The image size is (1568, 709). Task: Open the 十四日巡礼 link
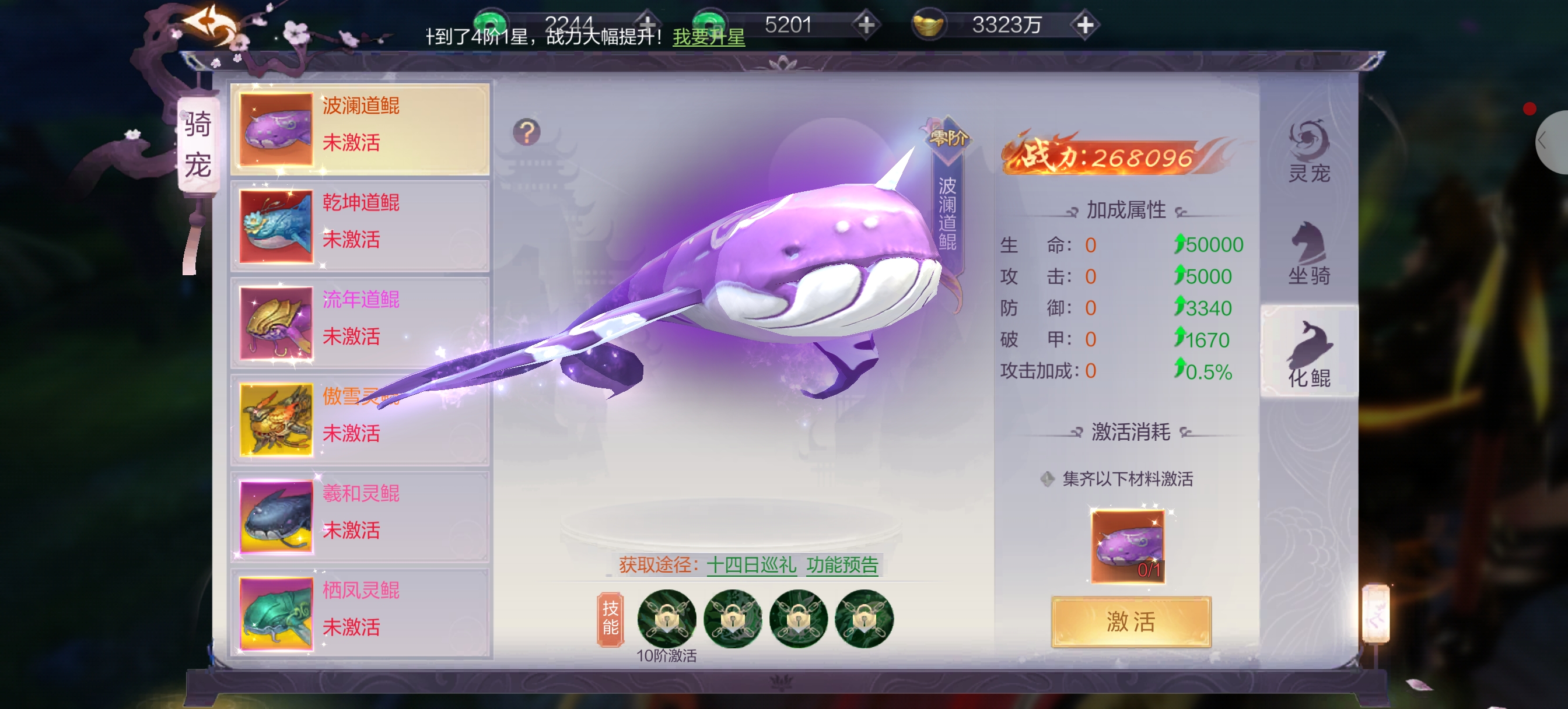pos(751,565)
